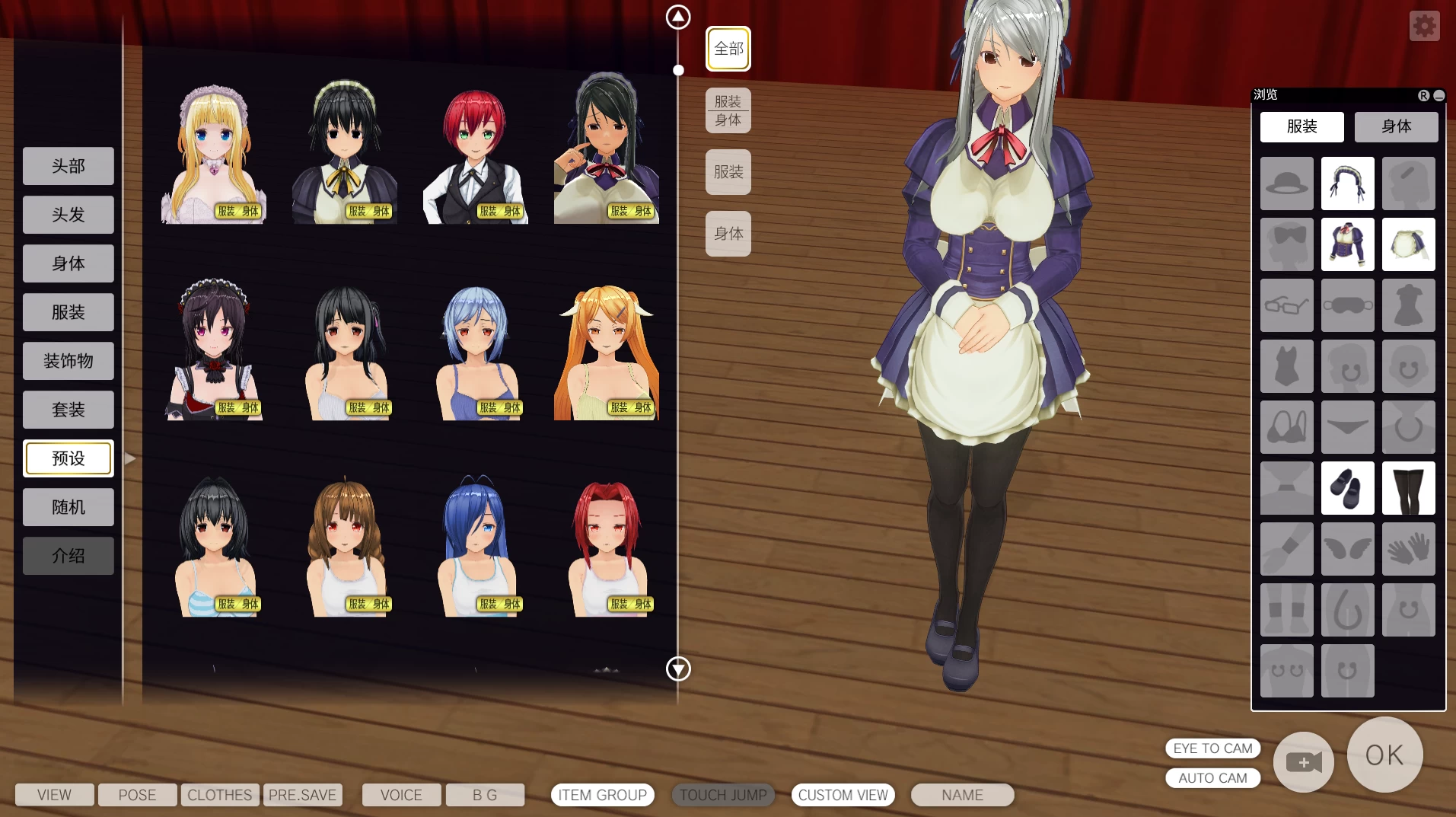Open the POSE menu at the bottom
This screenshot has width=1456, height=817.
[136, 794]
